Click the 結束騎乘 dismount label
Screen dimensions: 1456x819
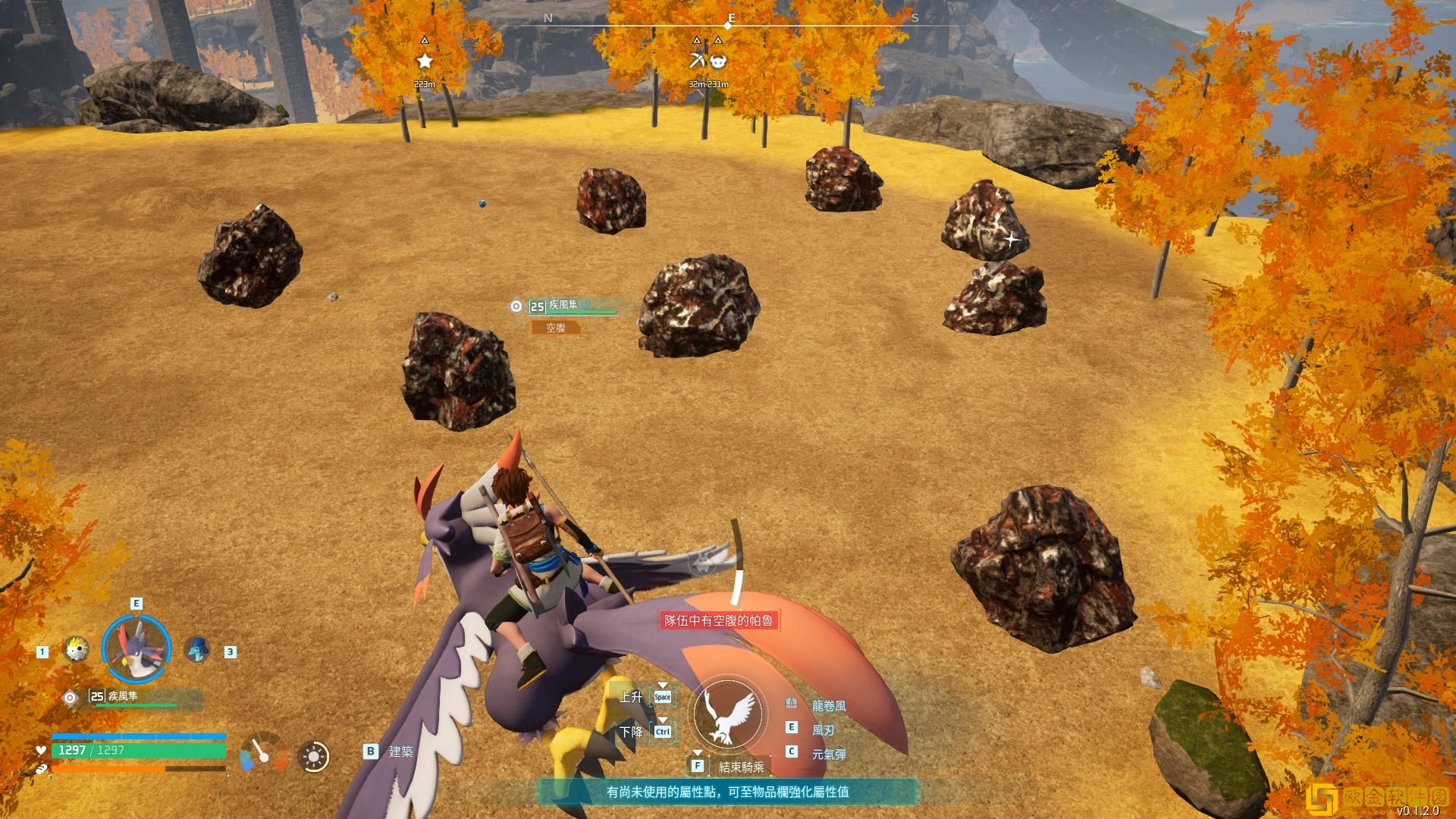click(741, 767)
